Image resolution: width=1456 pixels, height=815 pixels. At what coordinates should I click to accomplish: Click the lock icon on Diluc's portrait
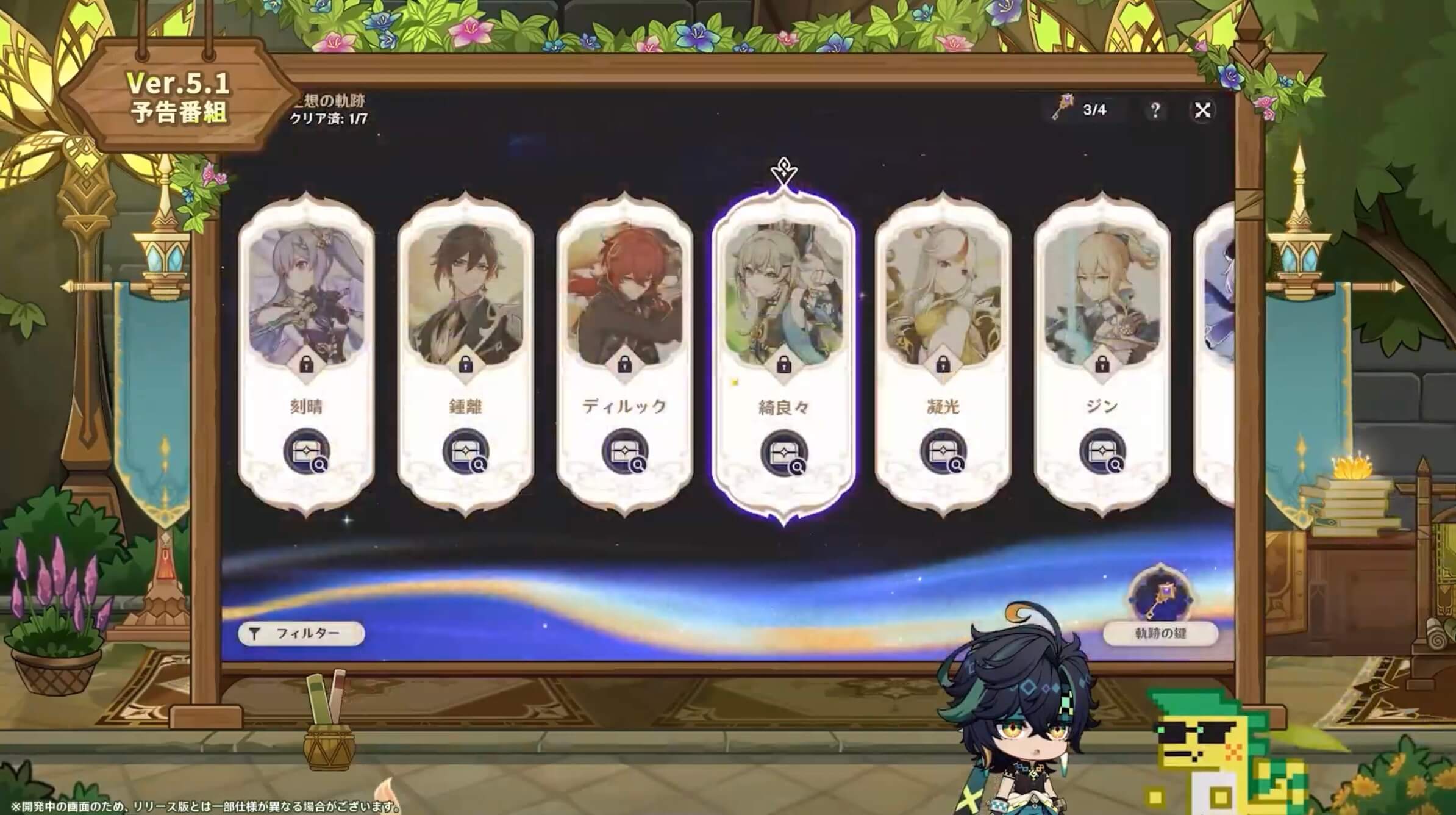(624, 364)
